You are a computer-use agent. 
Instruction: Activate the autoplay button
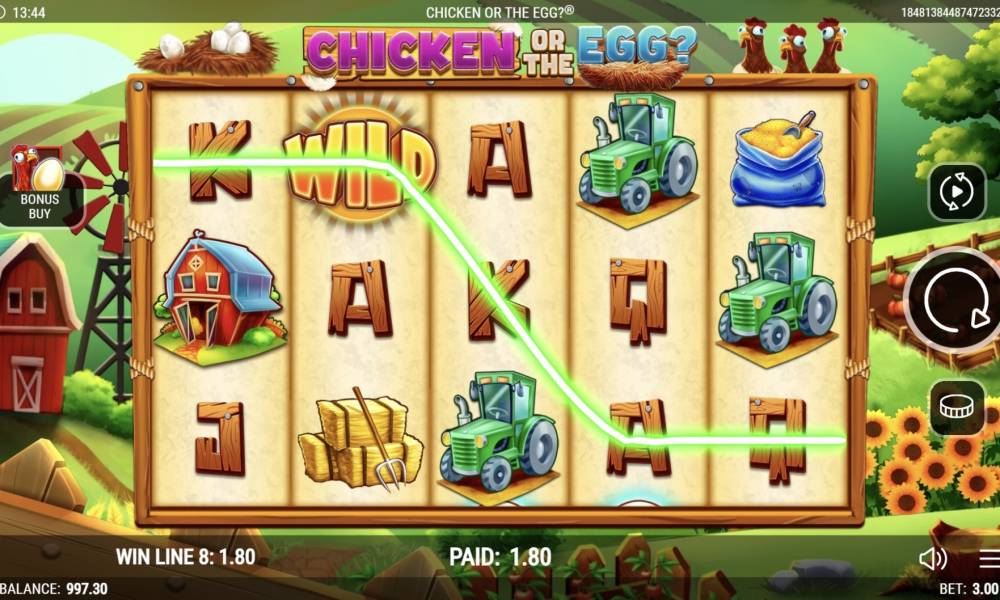click(957, 191)
